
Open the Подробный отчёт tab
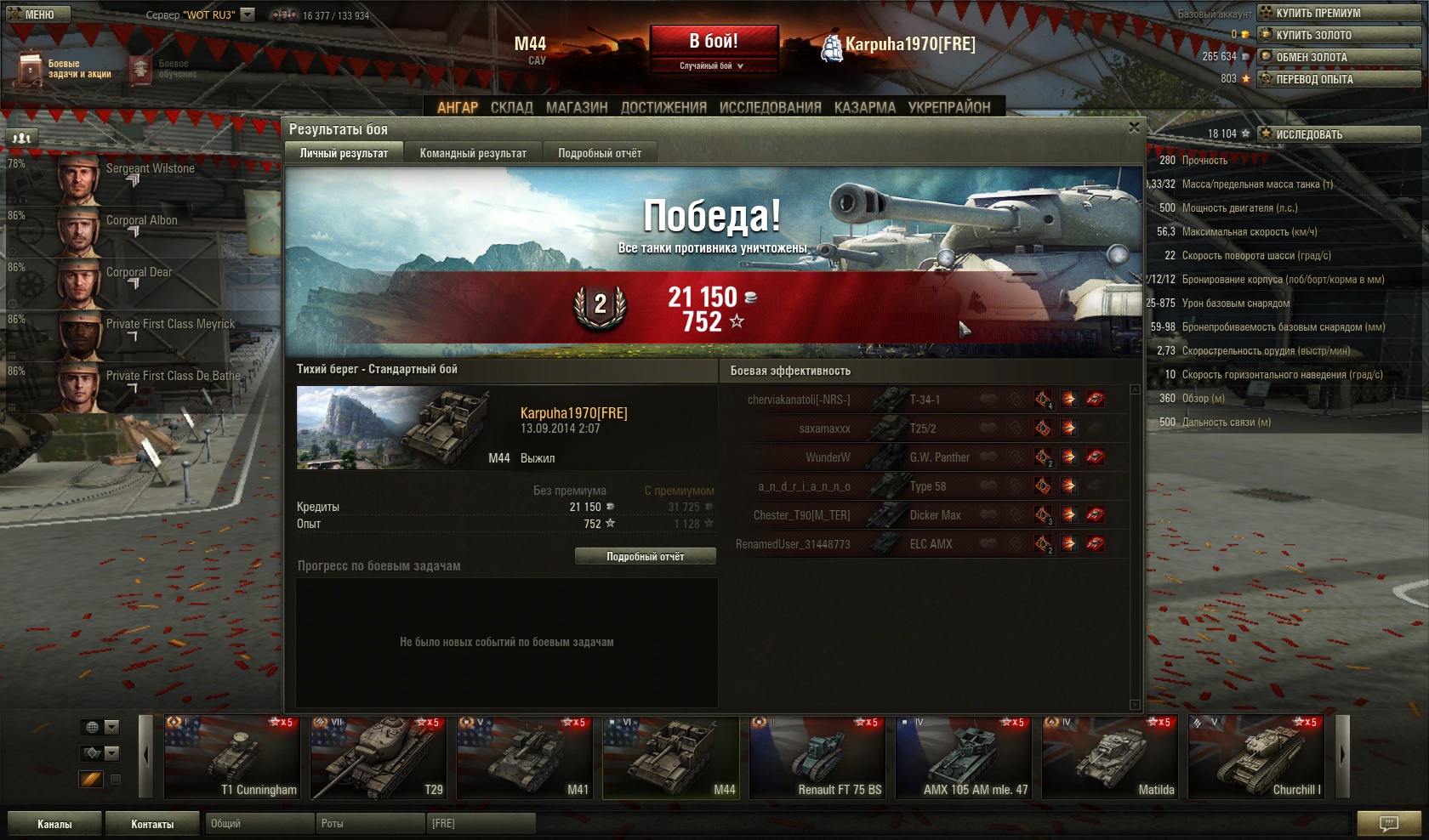600,153
